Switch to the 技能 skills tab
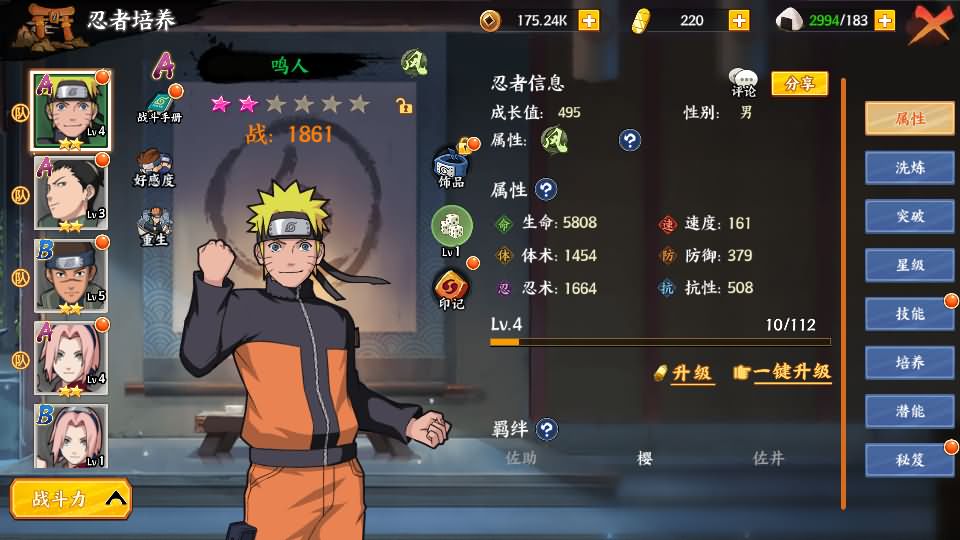960x540 pixels. point(909,314)
